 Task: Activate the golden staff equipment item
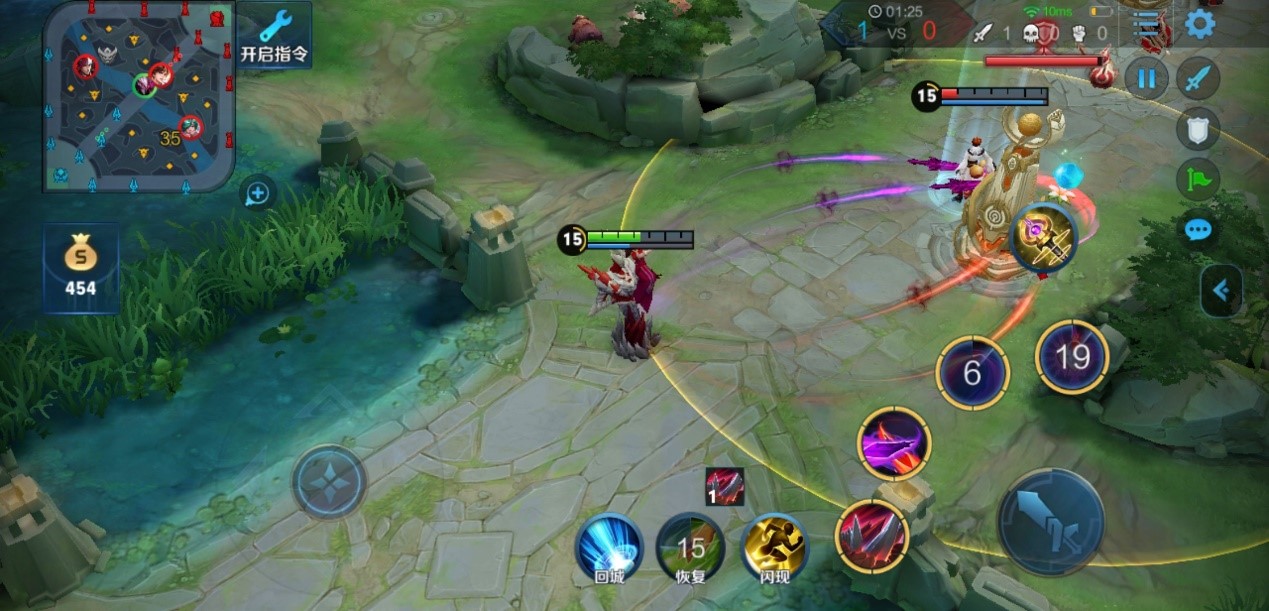[1044, 238]
